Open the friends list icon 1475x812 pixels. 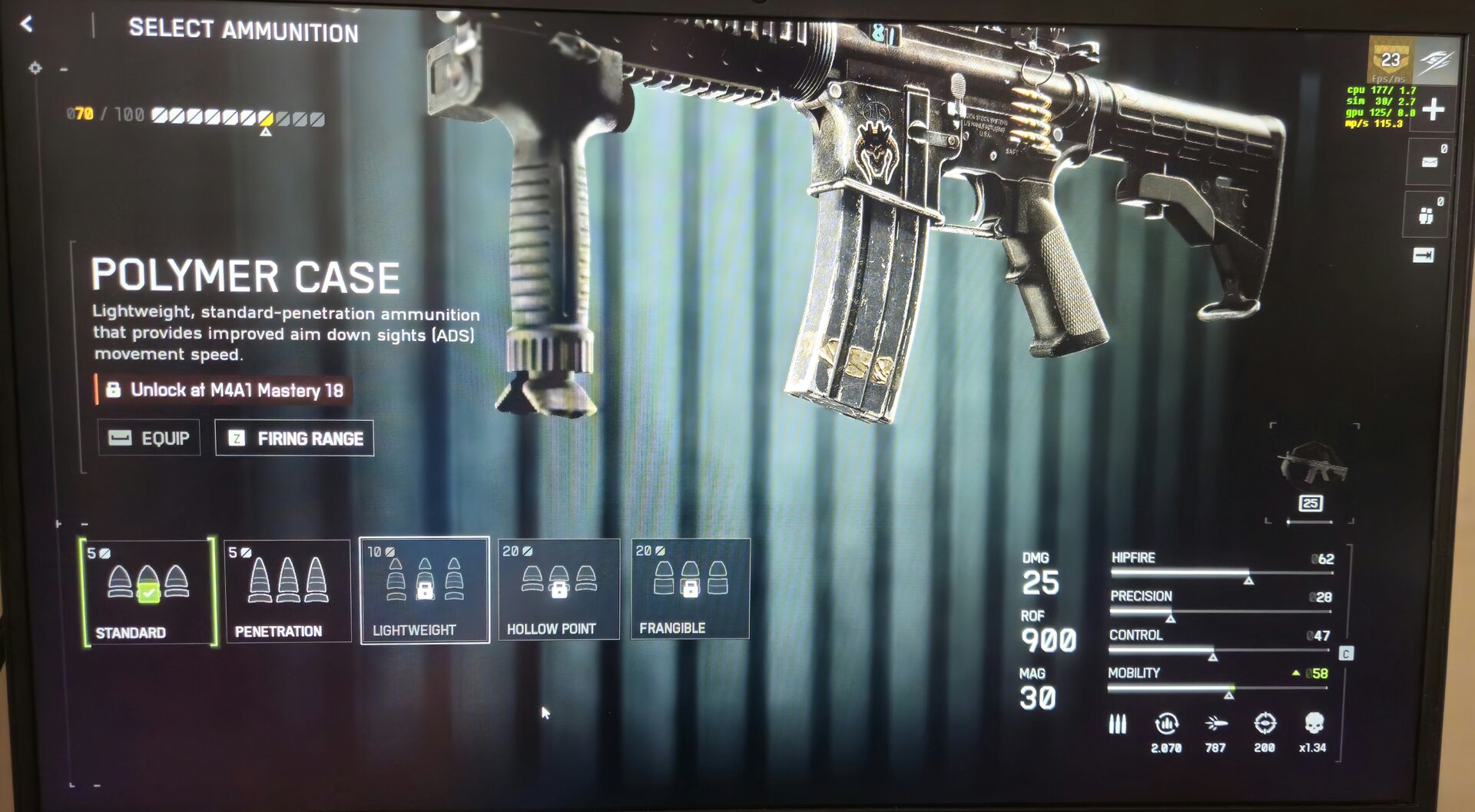point(1427,216)
